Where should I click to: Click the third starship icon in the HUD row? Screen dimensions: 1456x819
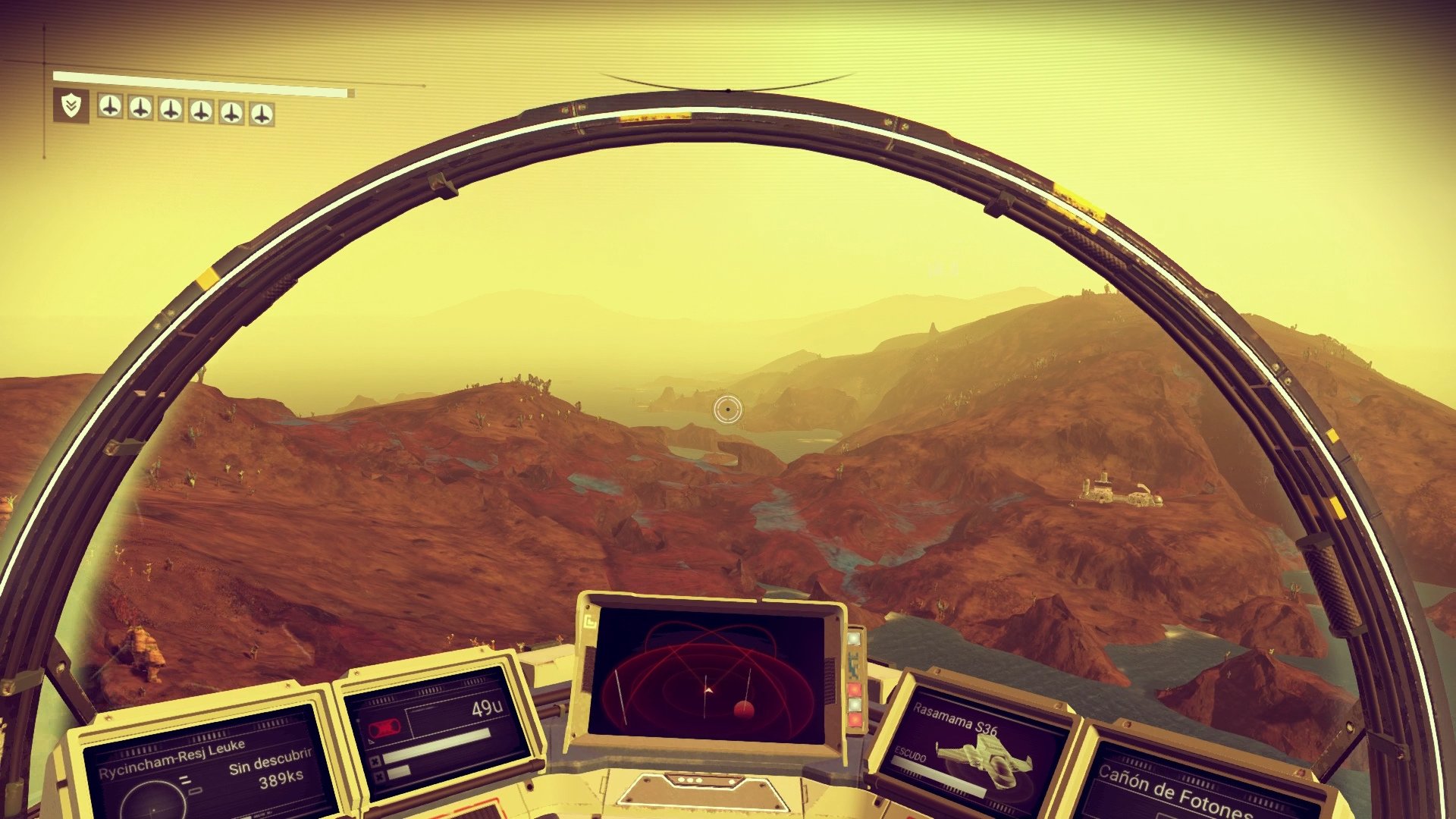click(172, 109)
